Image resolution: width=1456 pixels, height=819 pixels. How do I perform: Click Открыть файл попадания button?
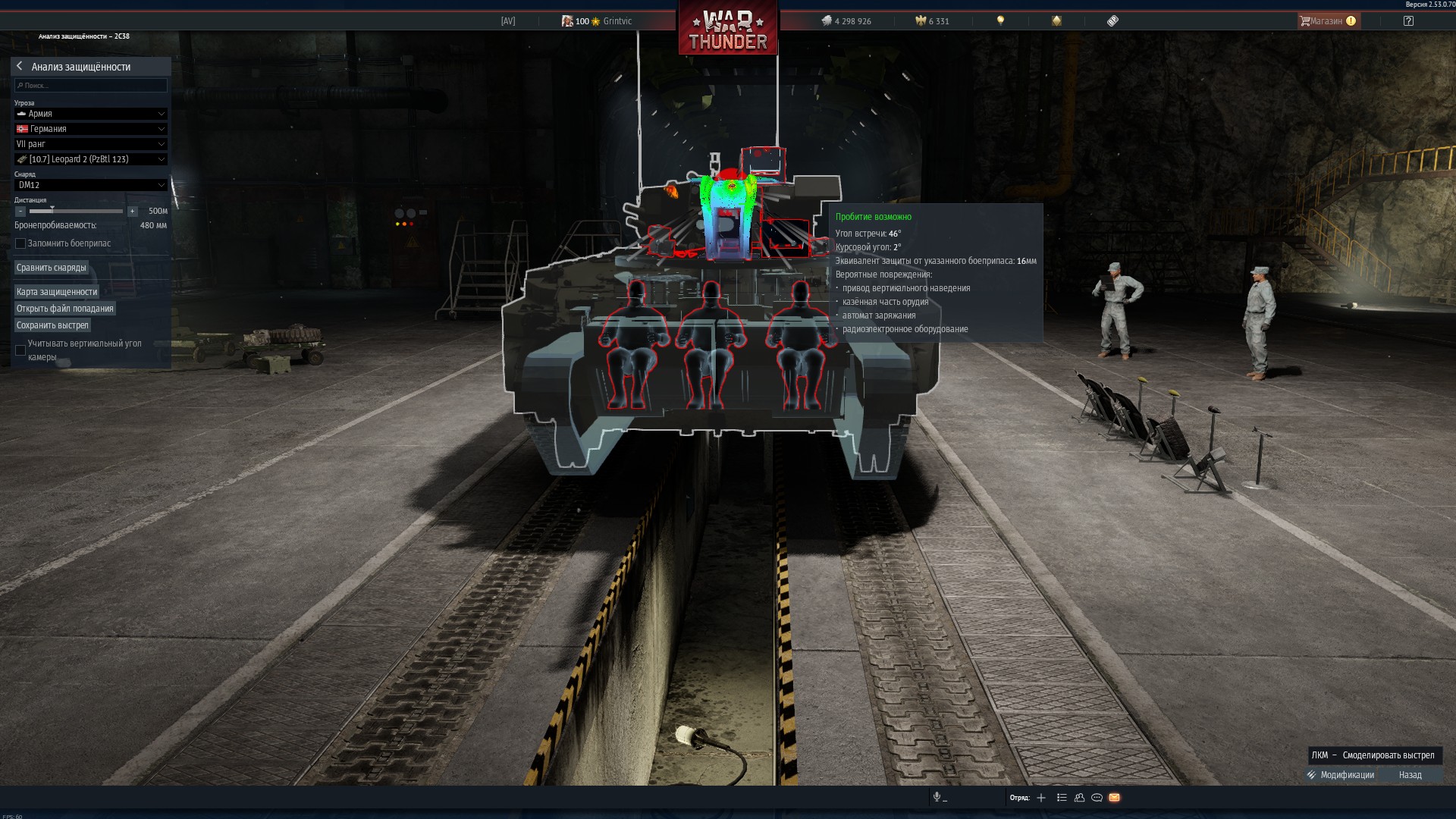tap(65, 309)
